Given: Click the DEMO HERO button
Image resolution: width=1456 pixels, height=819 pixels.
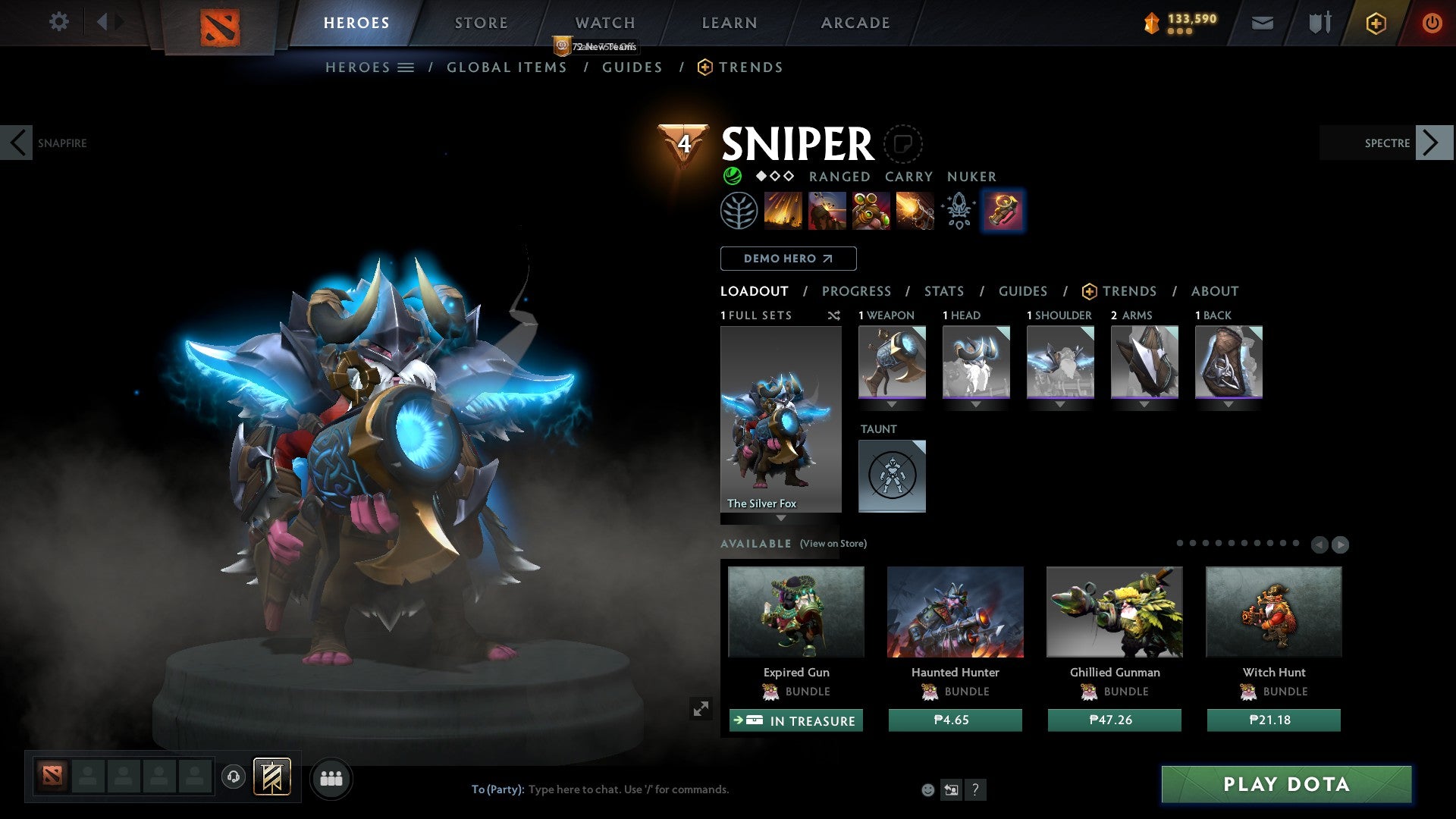Looking at the screenshot, I should [x=787, y=258].
